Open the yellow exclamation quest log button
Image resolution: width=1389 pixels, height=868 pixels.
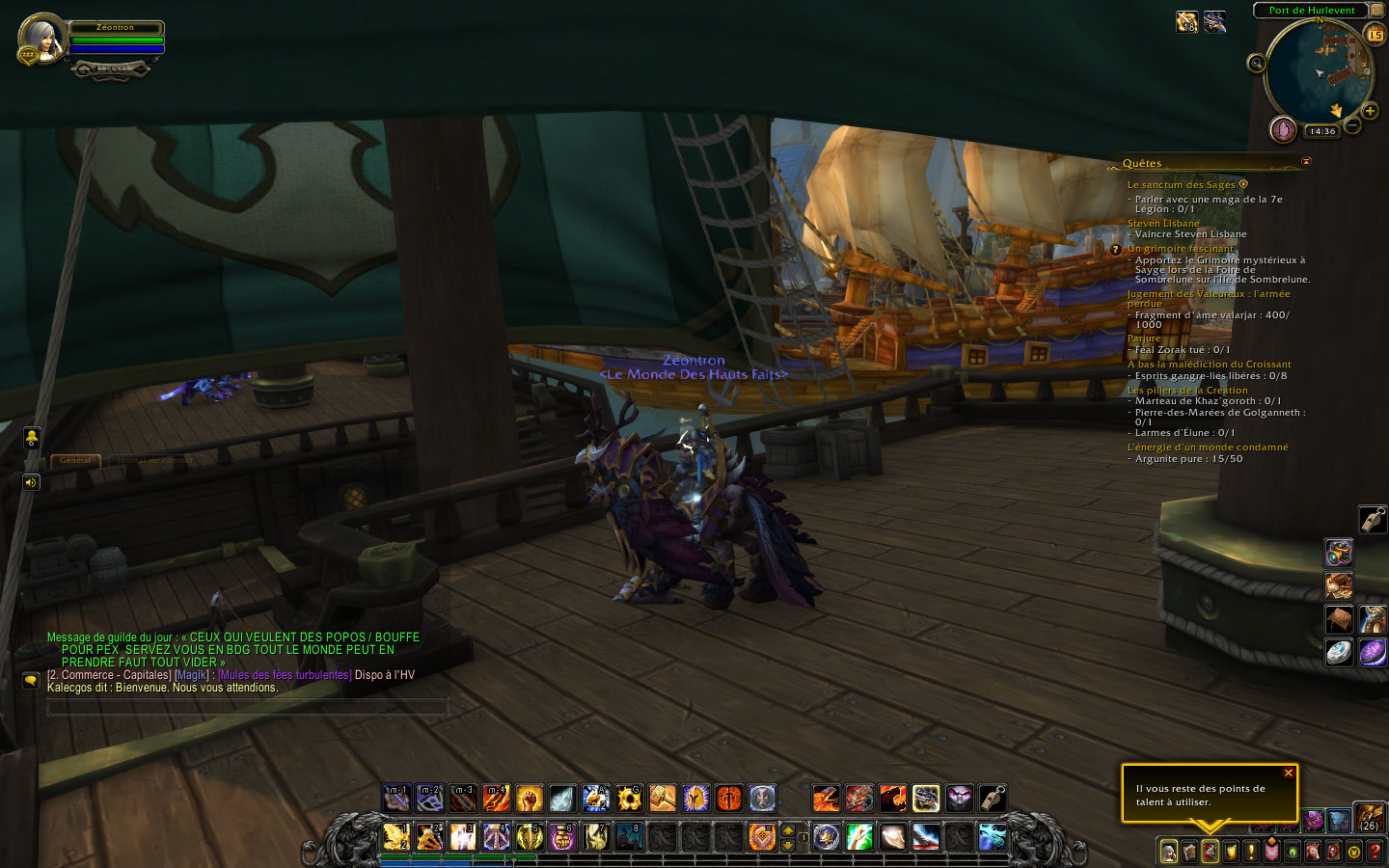point(1251,852)
